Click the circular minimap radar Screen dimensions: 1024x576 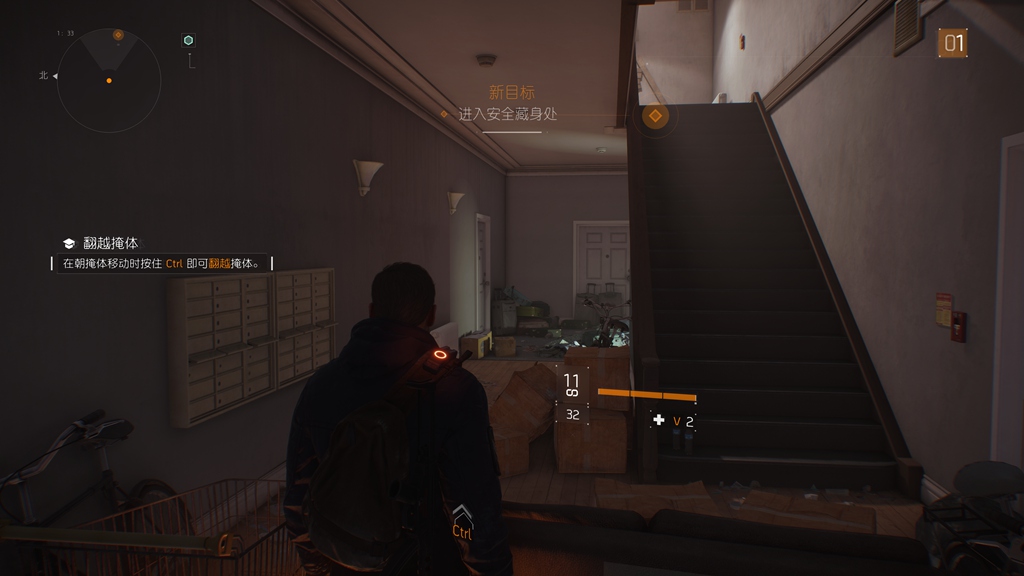coord(109,80)
